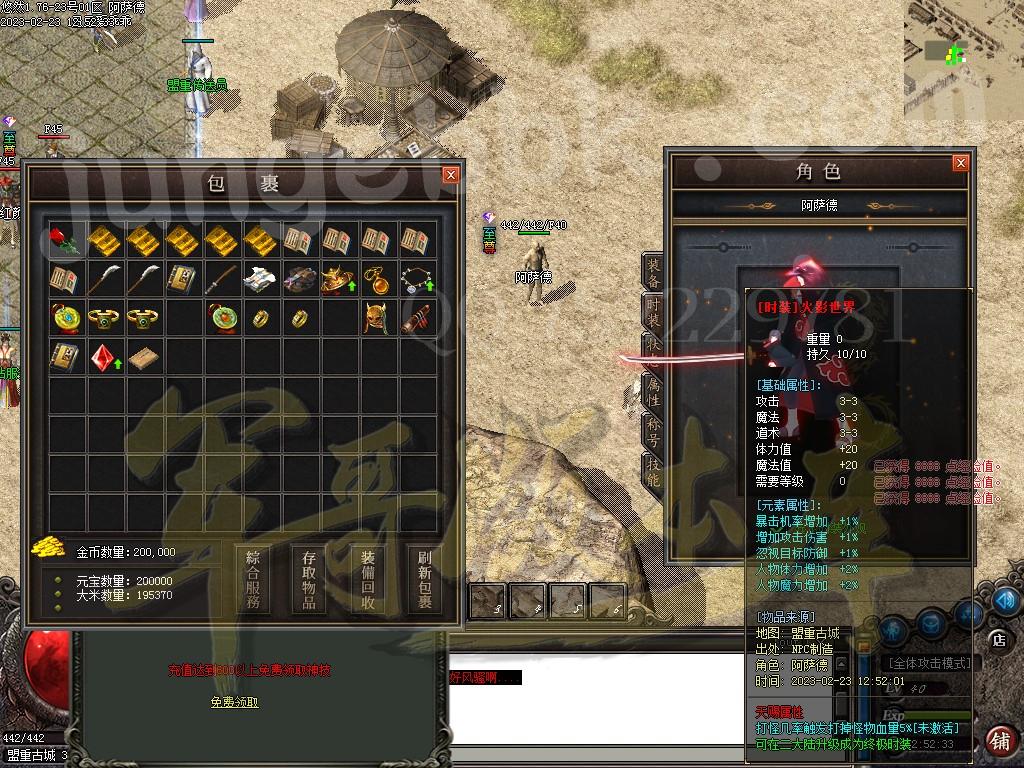Click the red 铺 stall button
Viewport: 1024px width, 768px height.
coord(998,741)
